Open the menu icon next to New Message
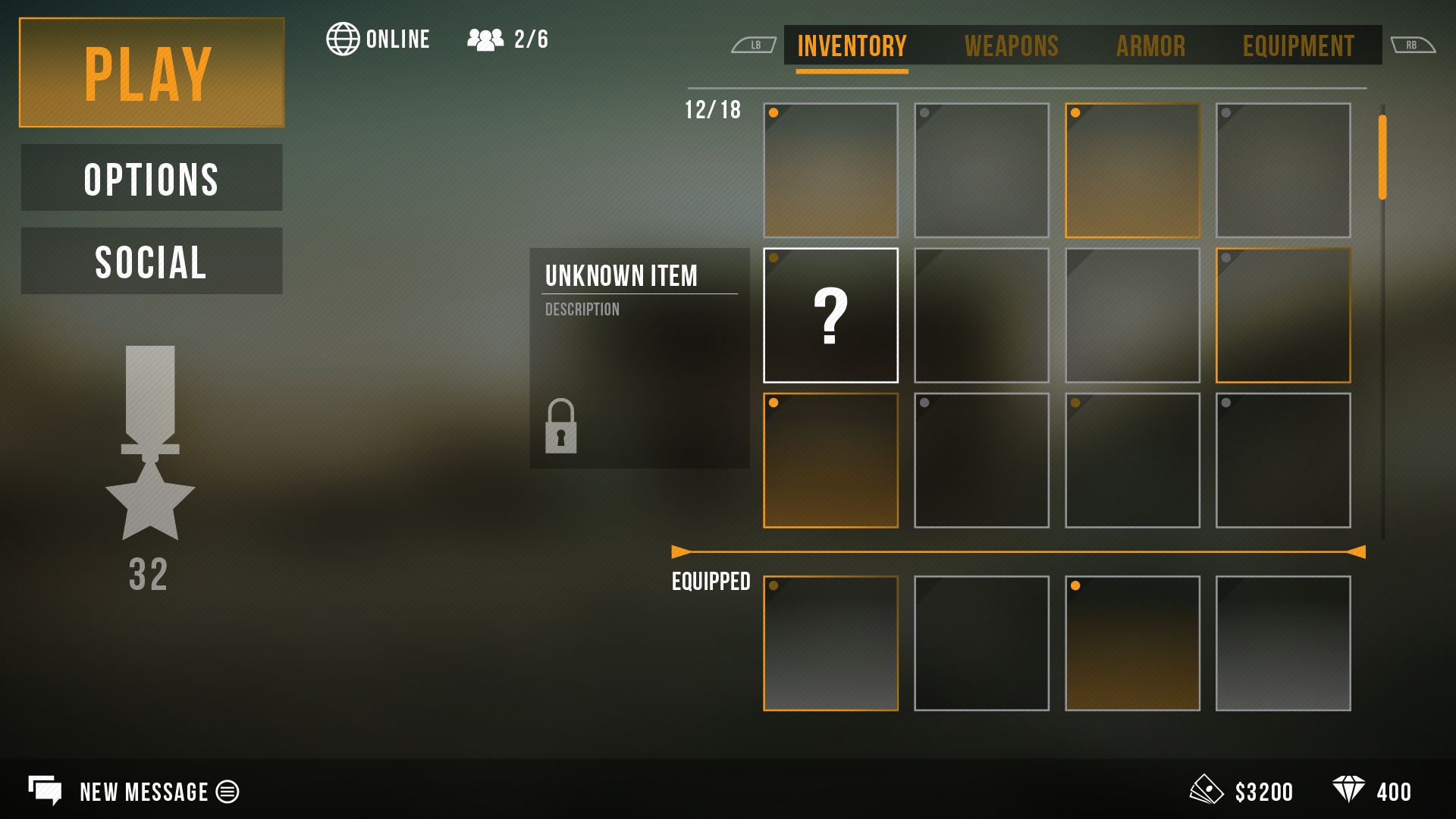 pyautogui.click(x=226, y=792)
